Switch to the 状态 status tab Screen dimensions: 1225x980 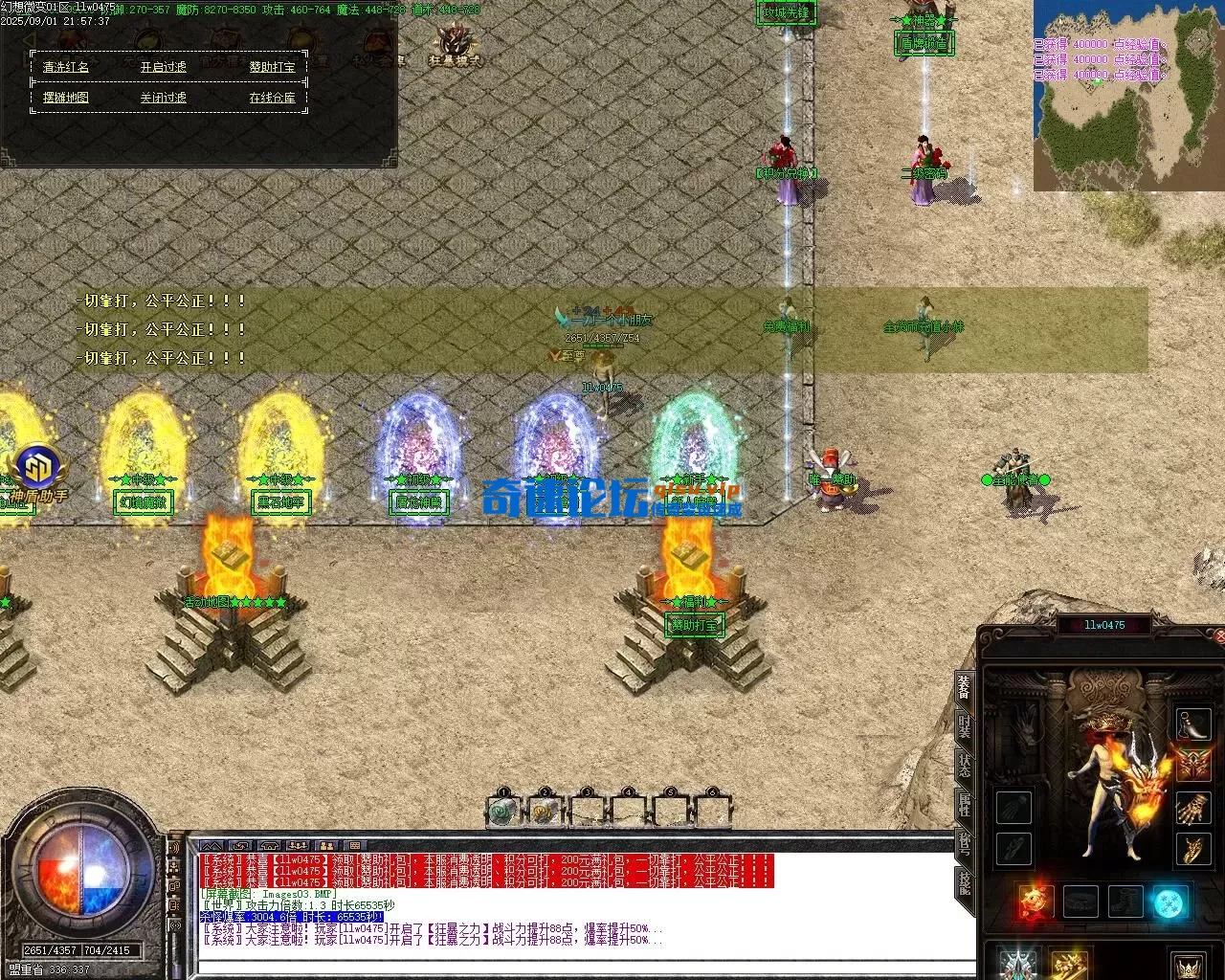tap(964, 766)
